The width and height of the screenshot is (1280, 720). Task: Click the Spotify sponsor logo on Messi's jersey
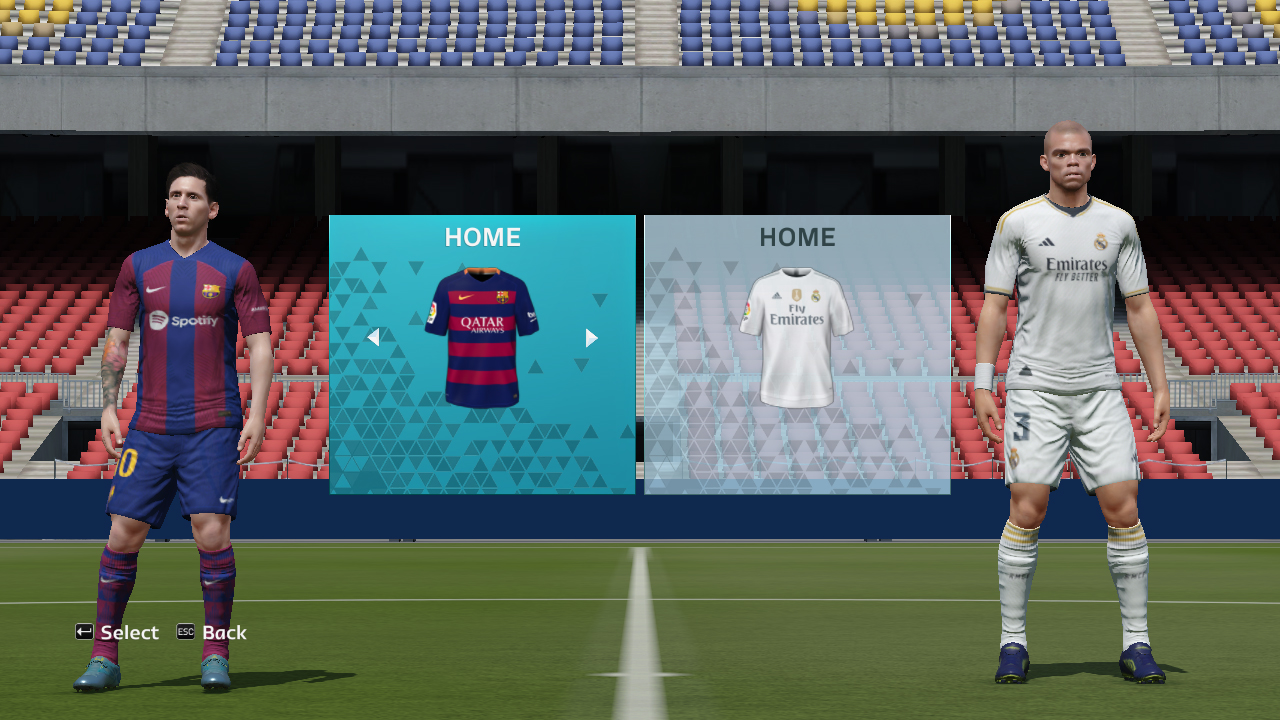(186, 322)
